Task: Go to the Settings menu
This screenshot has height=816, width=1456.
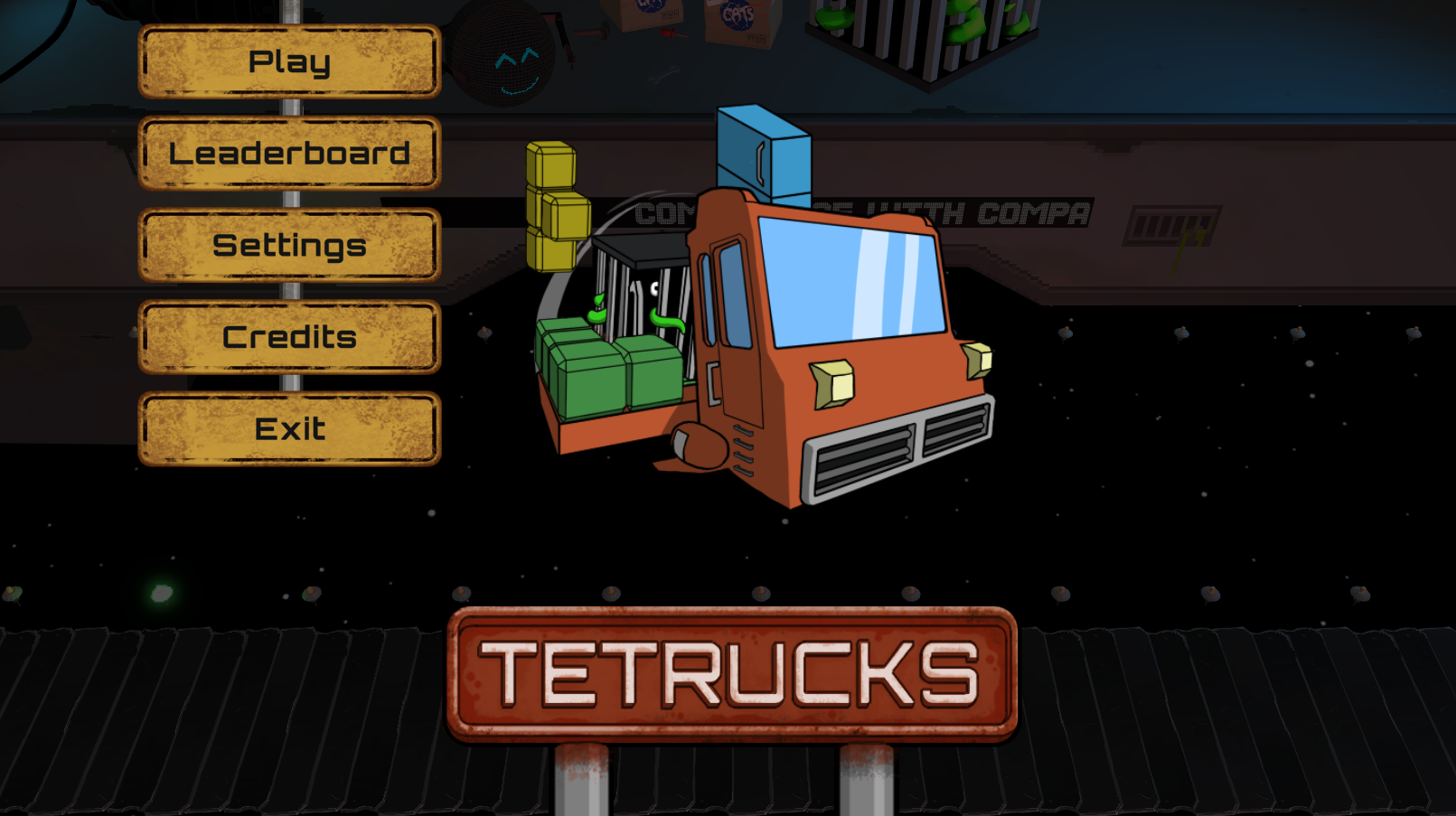Action: [x=289, y=245]
